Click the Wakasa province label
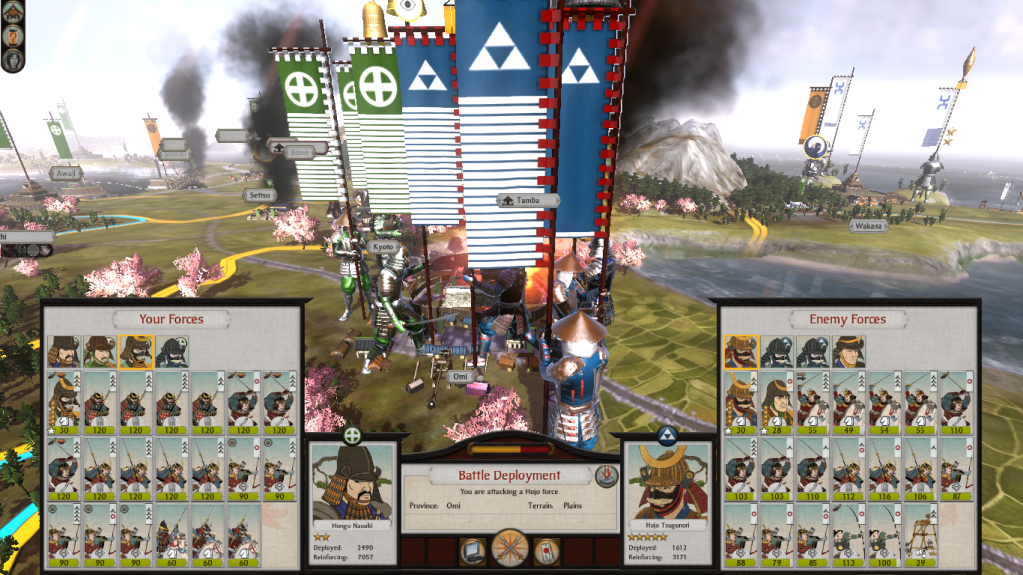This screenshot has width=1023, height=575. [868, 226]
